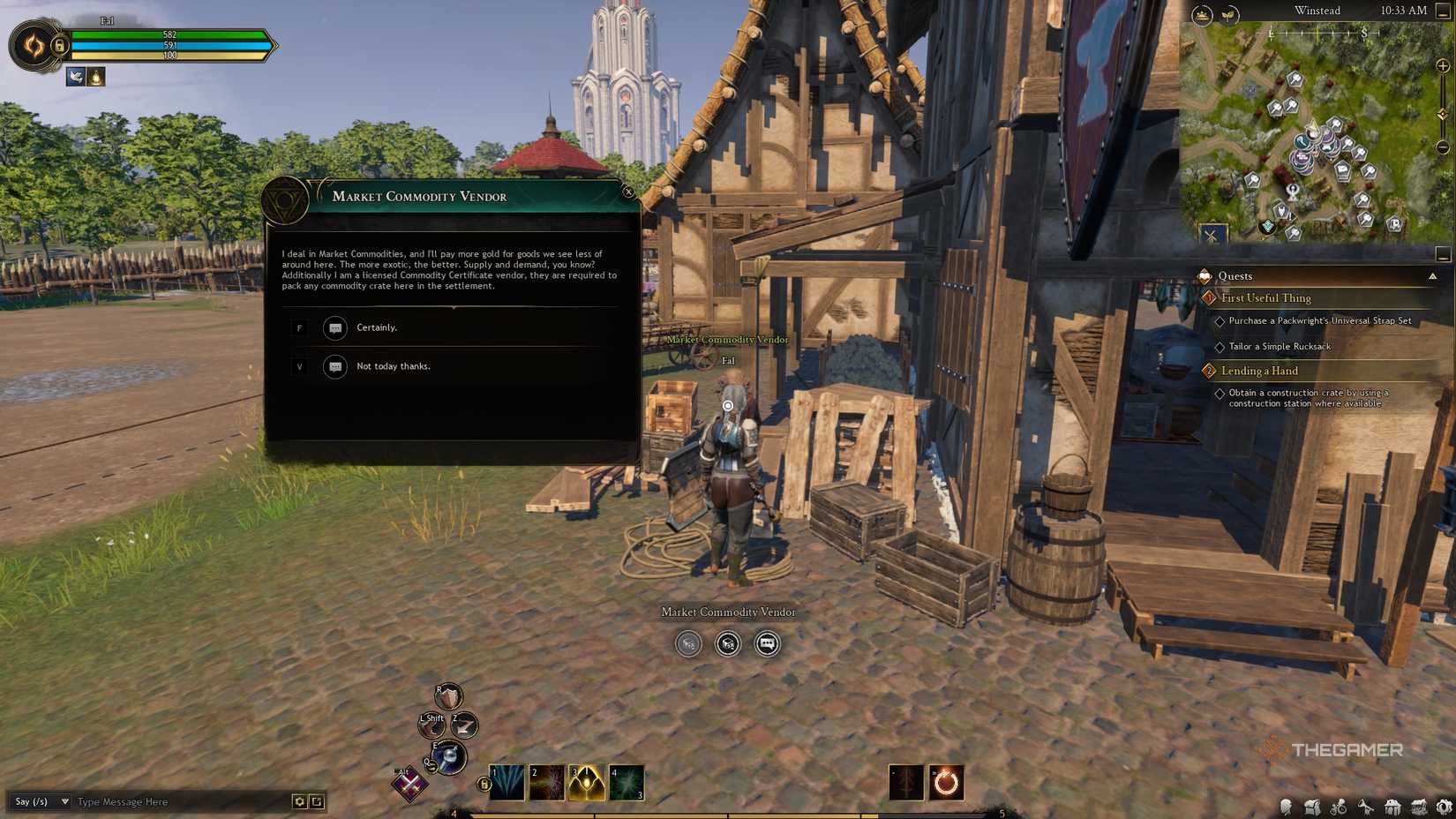Screen dimensions: 1456x819
Task: Click the Type Message Here chat field
Action: coord(132,802)
